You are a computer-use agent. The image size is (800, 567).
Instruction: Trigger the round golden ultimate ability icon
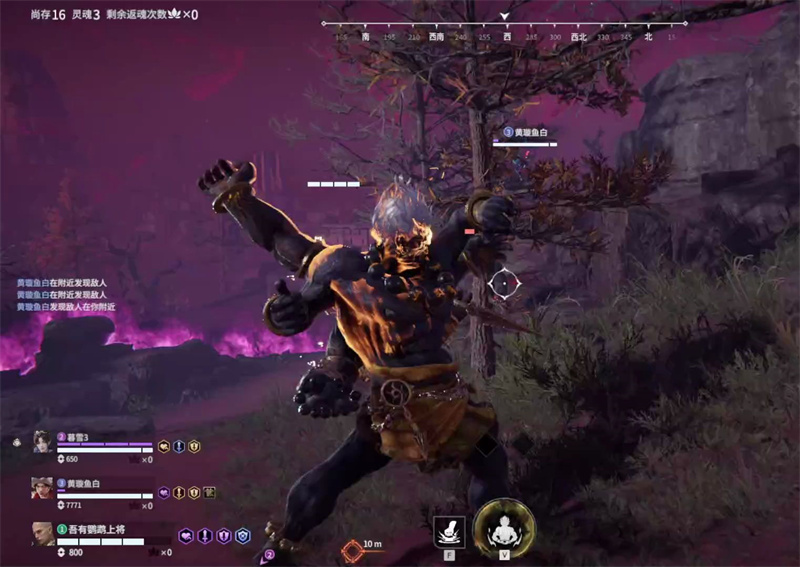504,526
